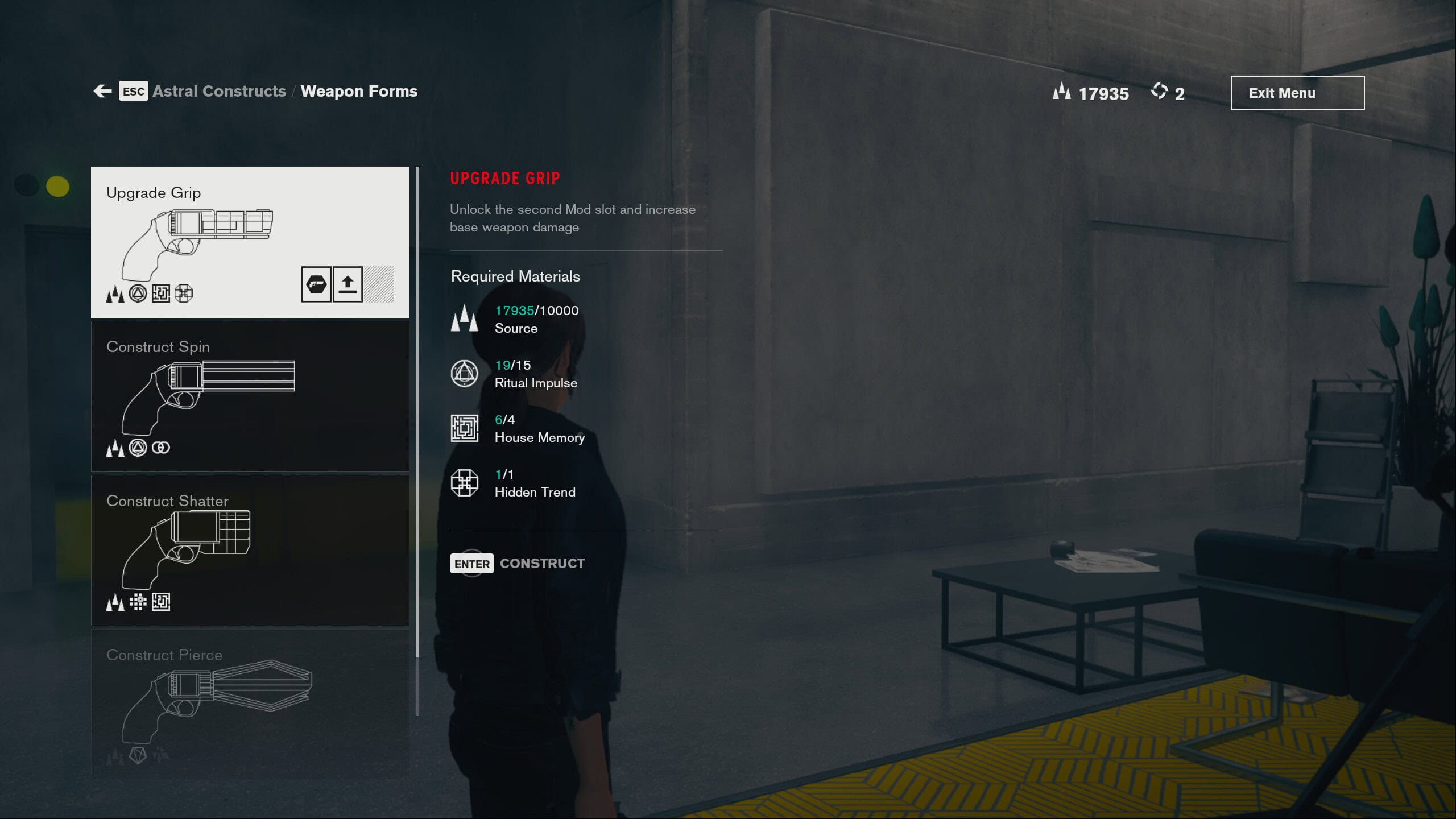The image size is (1456, 819).
Task: Click the pistol hexagon icon on Grip card
Action: click(316, 284)
